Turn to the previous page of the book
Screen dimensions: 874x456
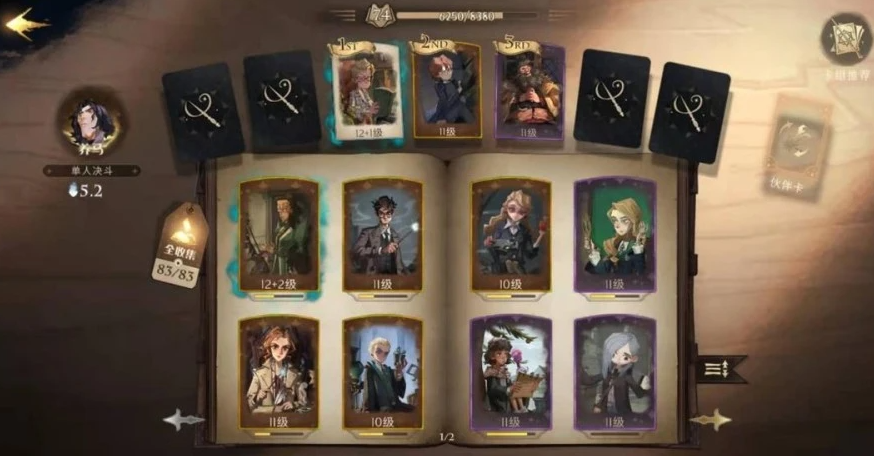click(x=184, y=420)
